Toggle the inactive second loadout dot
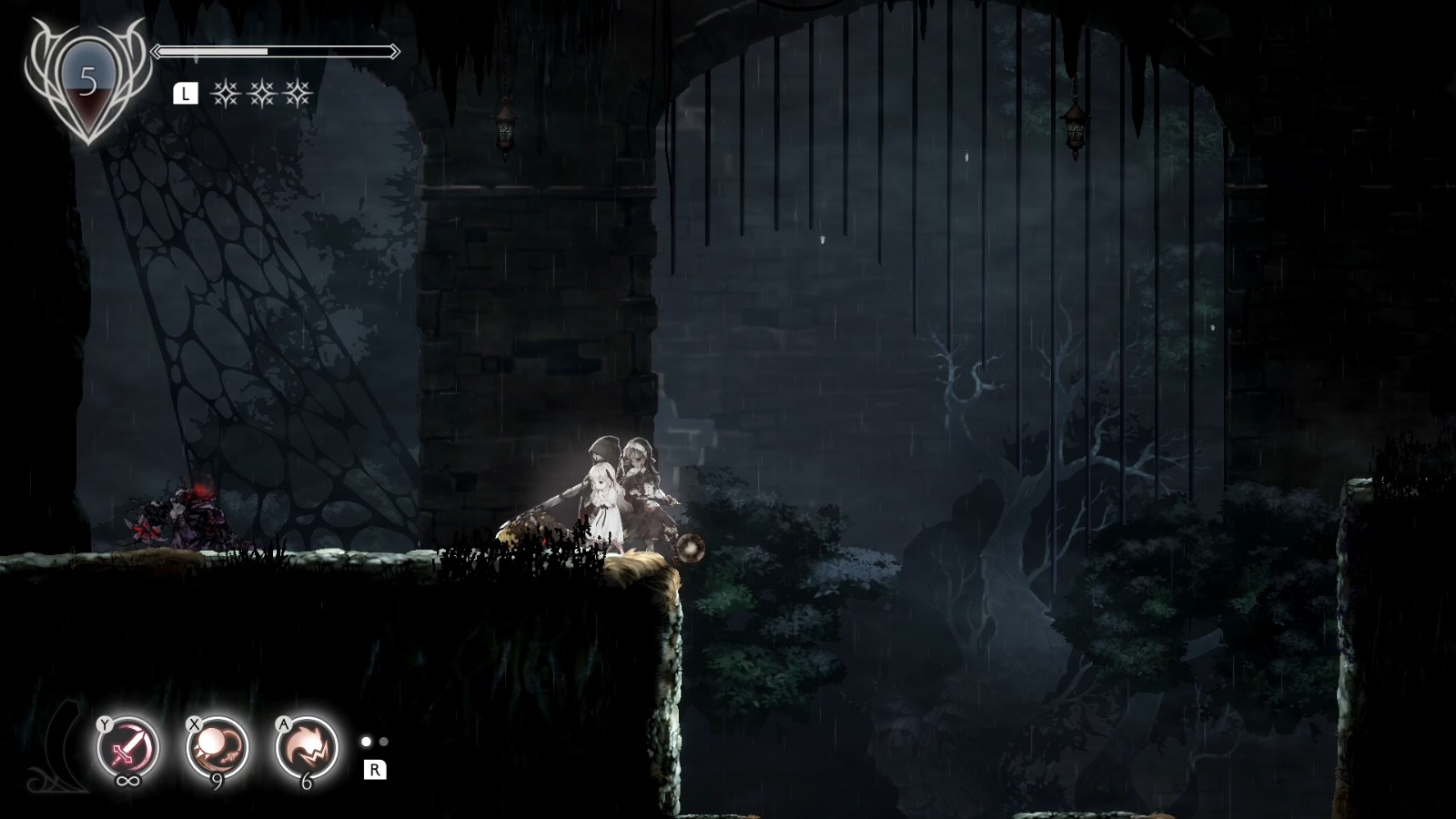This screenshot has height=819, width=1456. pyautogui.click(x=384, y=742)
